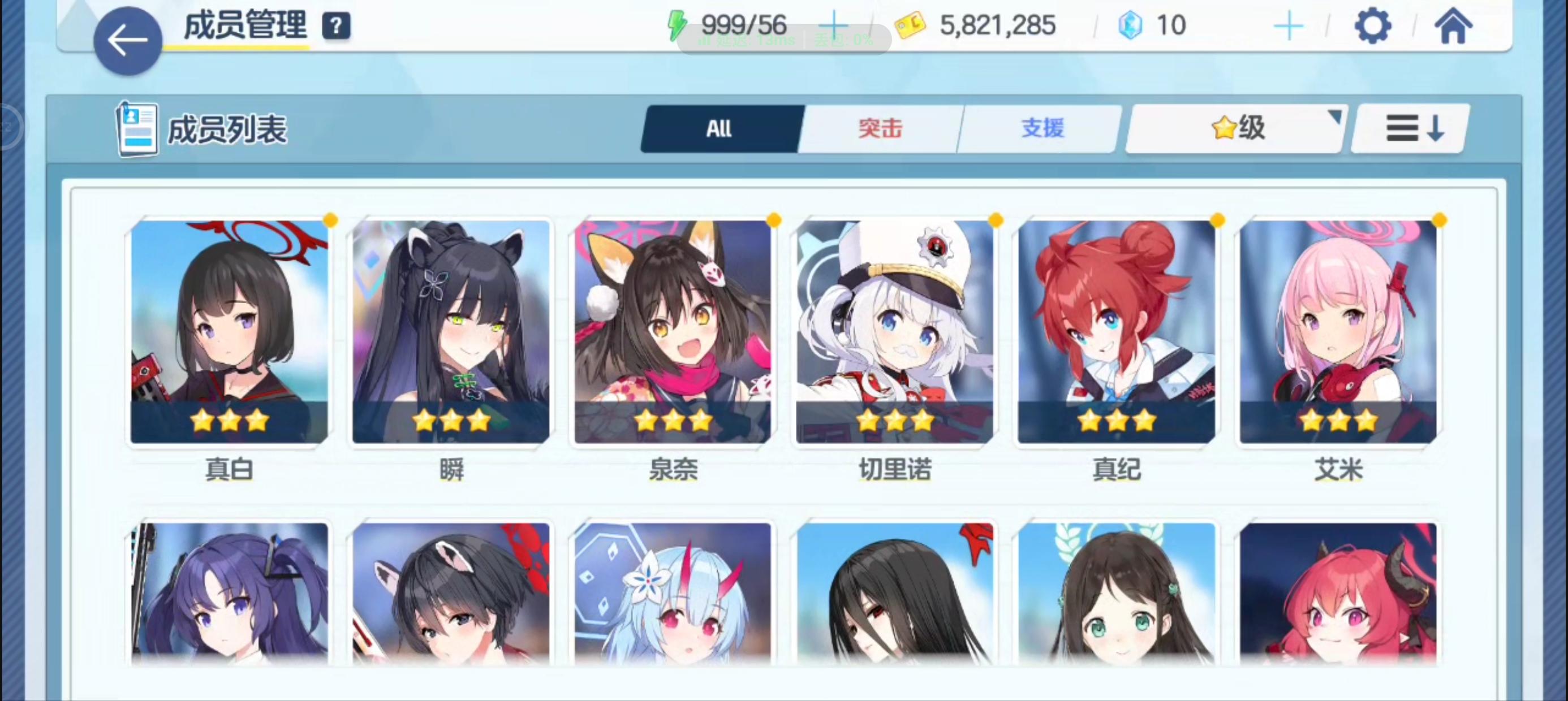Tap the AP lightning energy icon
1568x701 pixels.
point(678,25)
